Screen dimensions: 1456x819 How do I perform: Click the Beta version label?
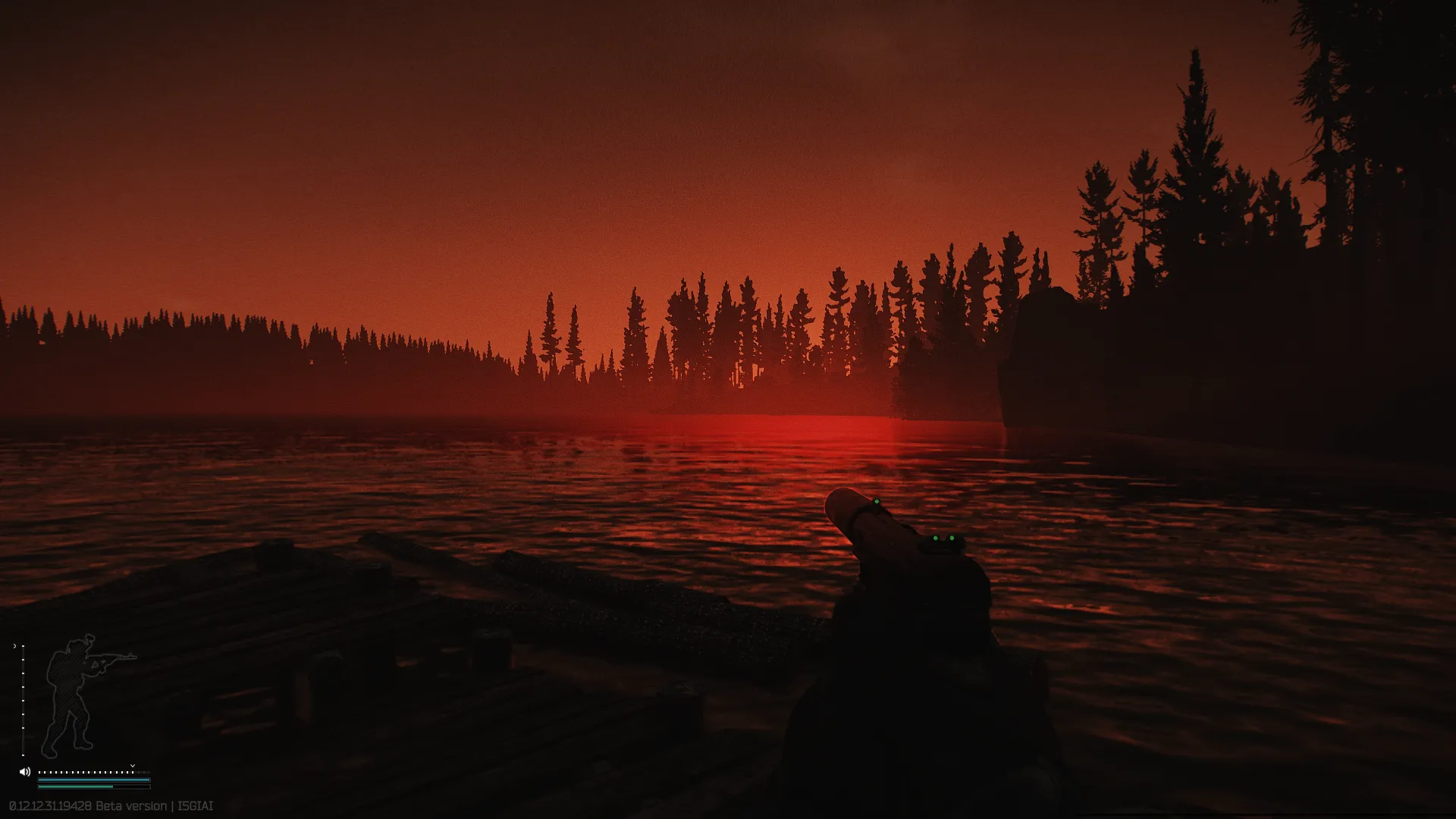[x=131, y=805]
